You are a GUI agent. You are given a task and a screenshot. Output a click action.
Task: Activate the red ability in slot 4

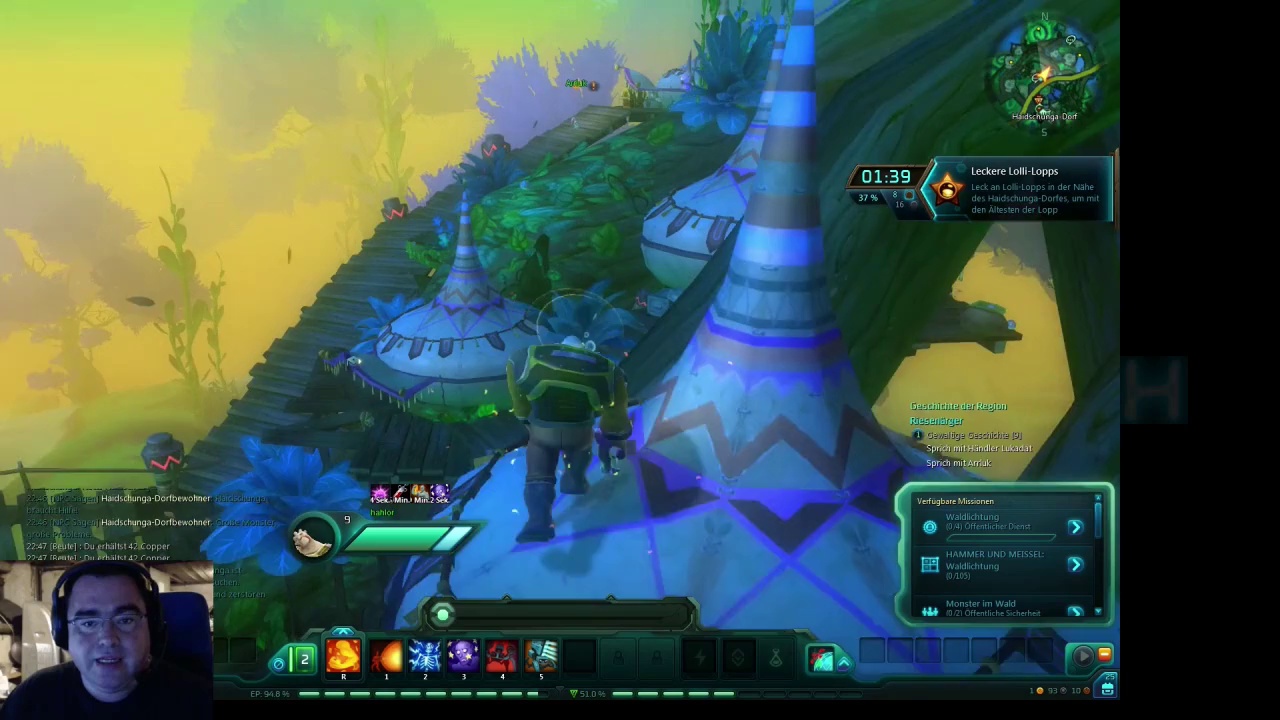[x=502, y=657]
